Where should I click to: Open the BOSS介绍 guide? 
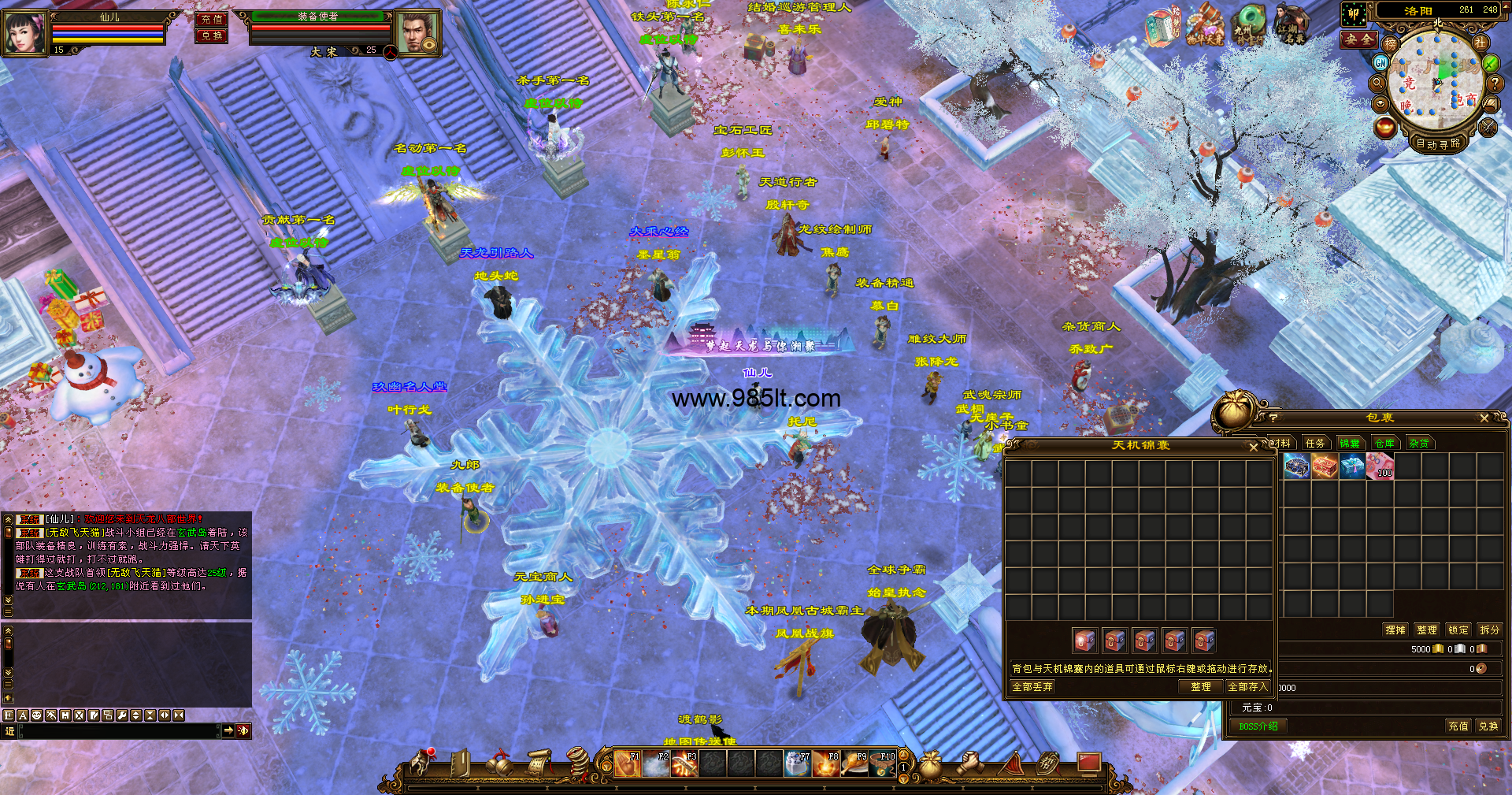click(1258, 726)
